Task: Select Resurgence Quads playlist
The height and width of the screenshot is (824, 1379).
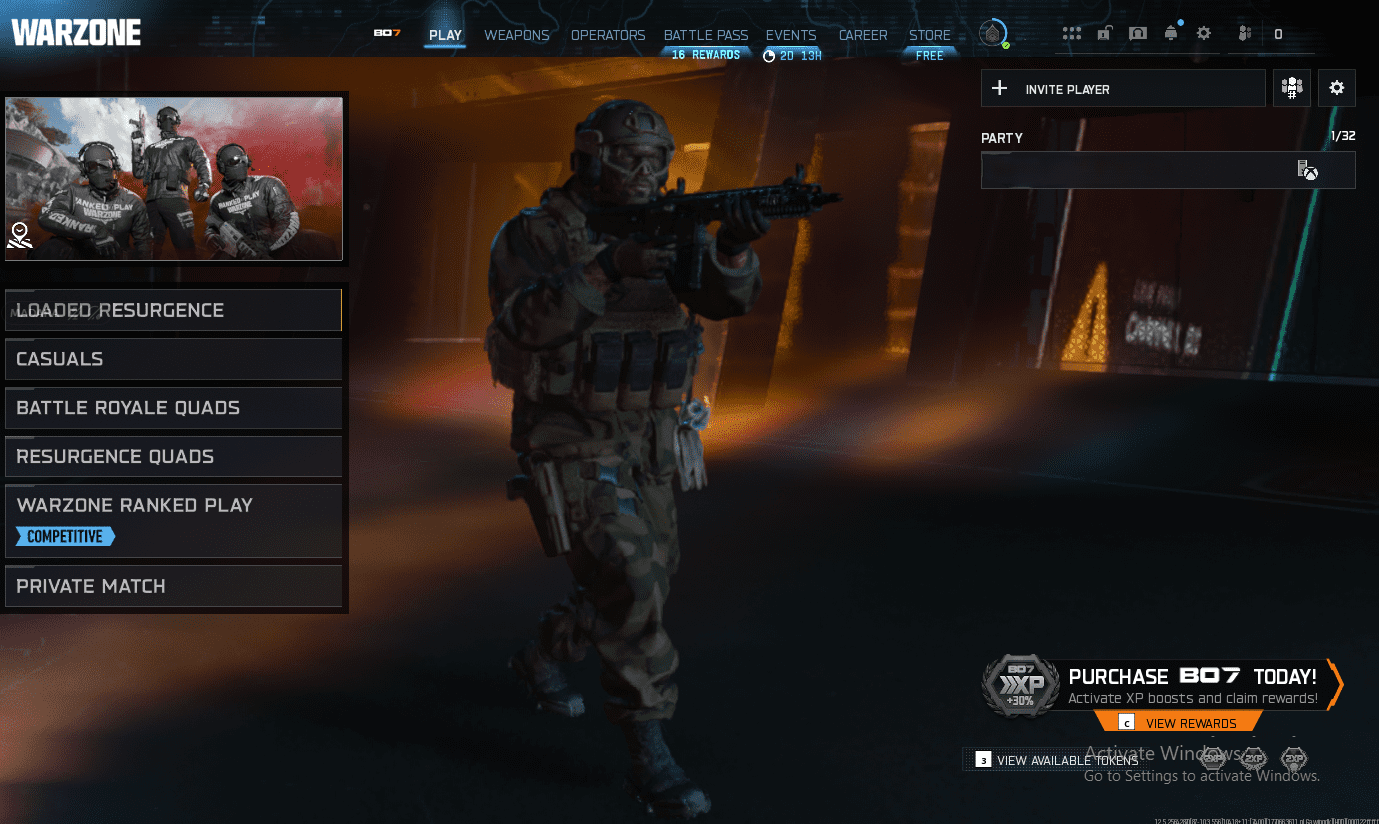Action: coord(173,456)
